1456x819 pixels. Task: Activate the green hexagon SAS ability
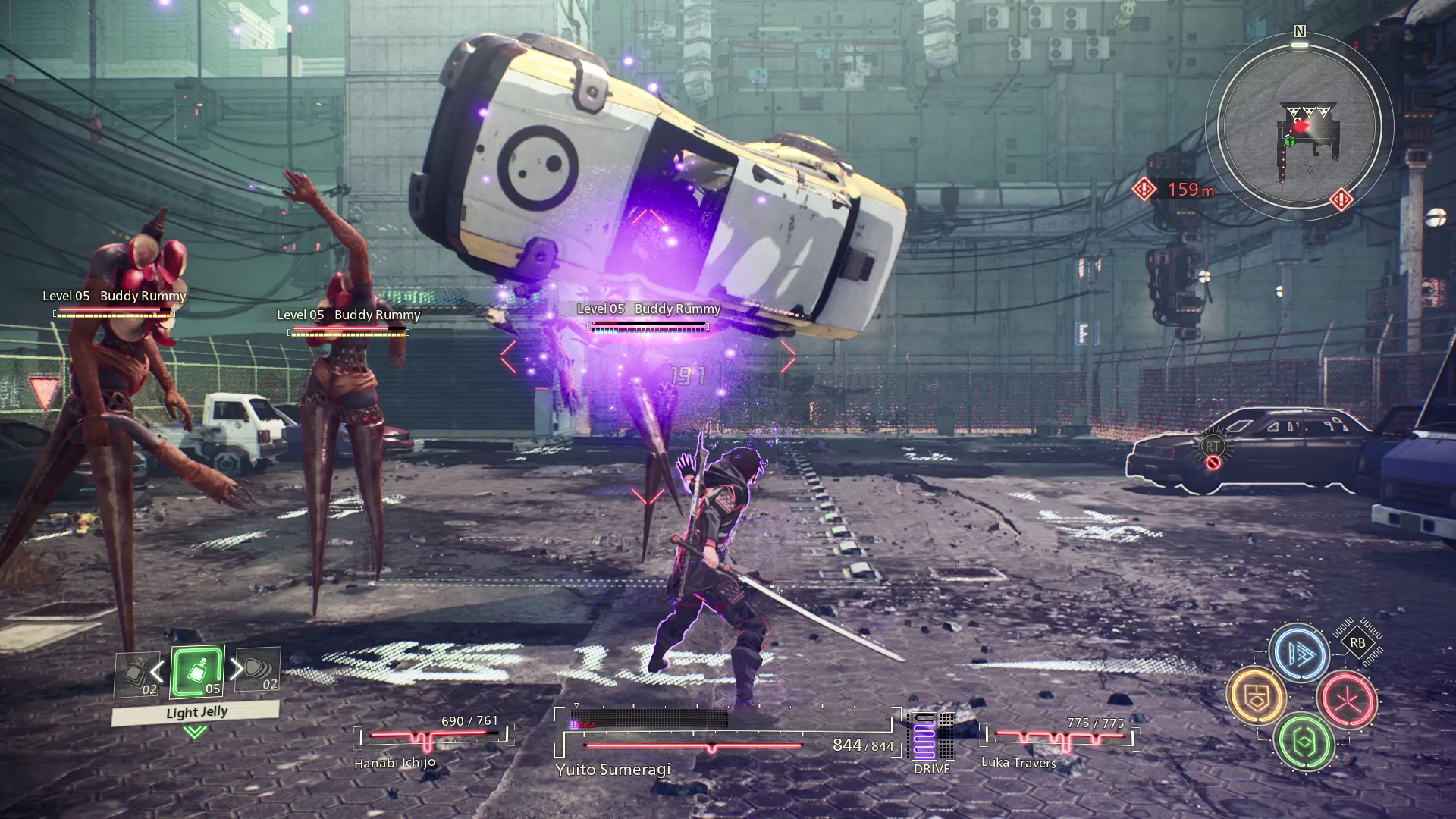click(1304, 742)
